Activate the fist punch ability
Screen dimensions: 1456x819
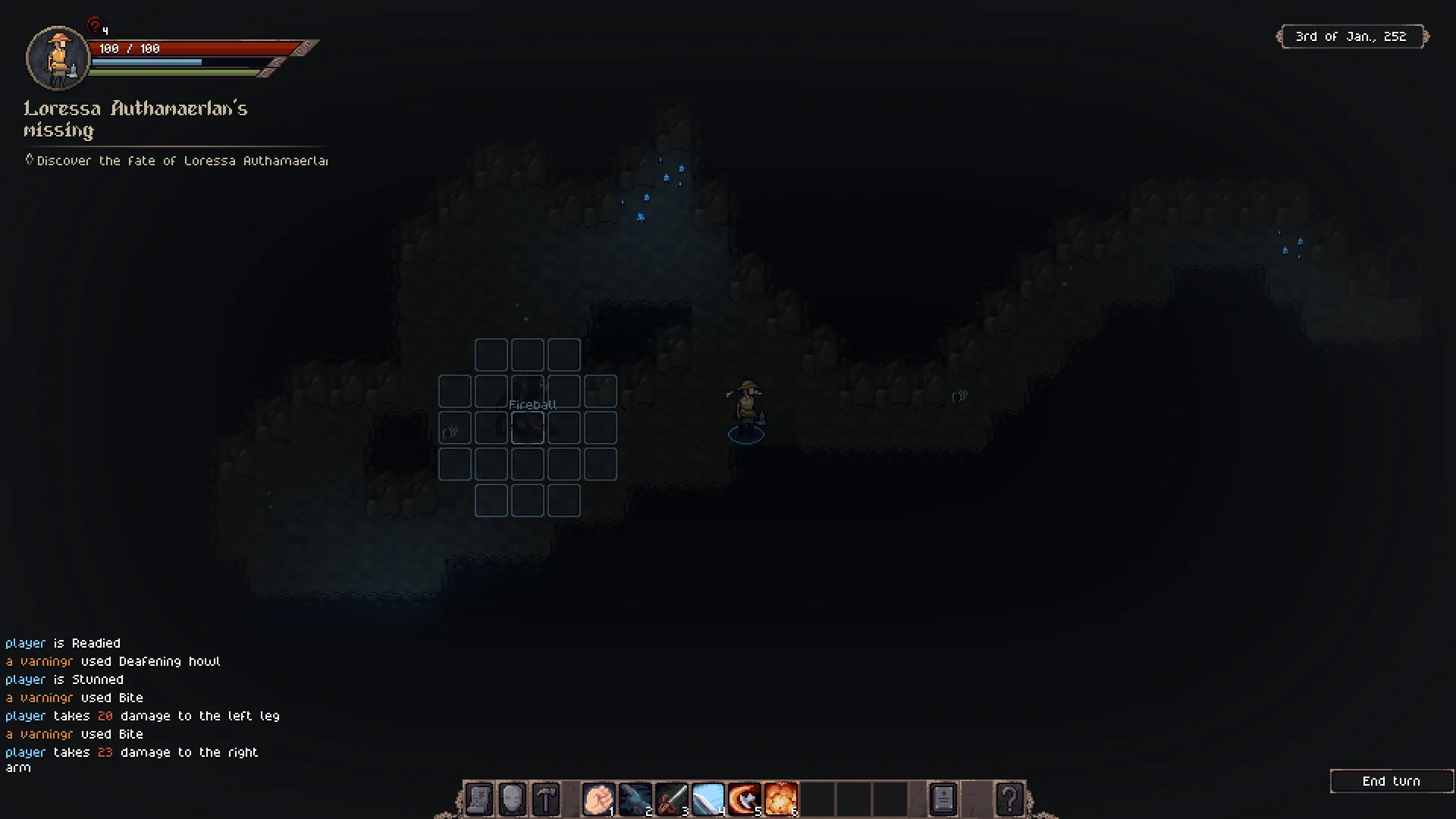[x=598, y=799]
